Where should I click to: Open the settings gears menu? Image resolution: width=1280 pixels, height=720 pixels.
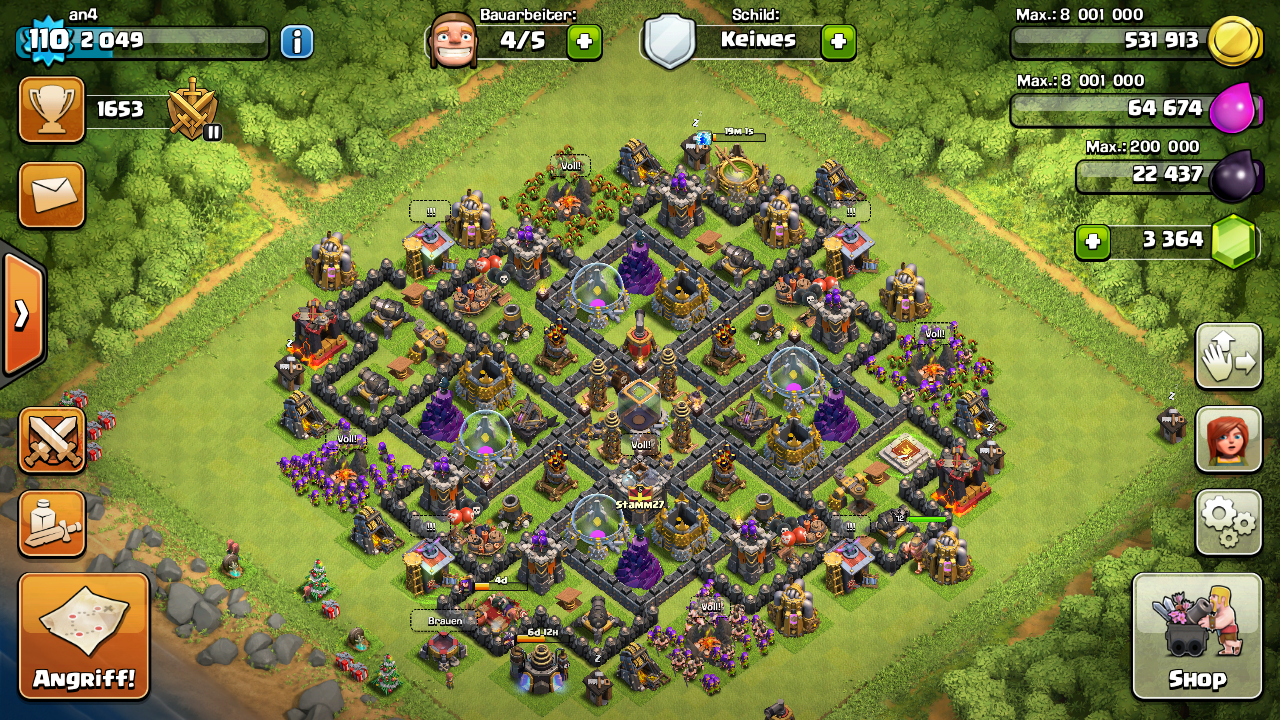1228,521
